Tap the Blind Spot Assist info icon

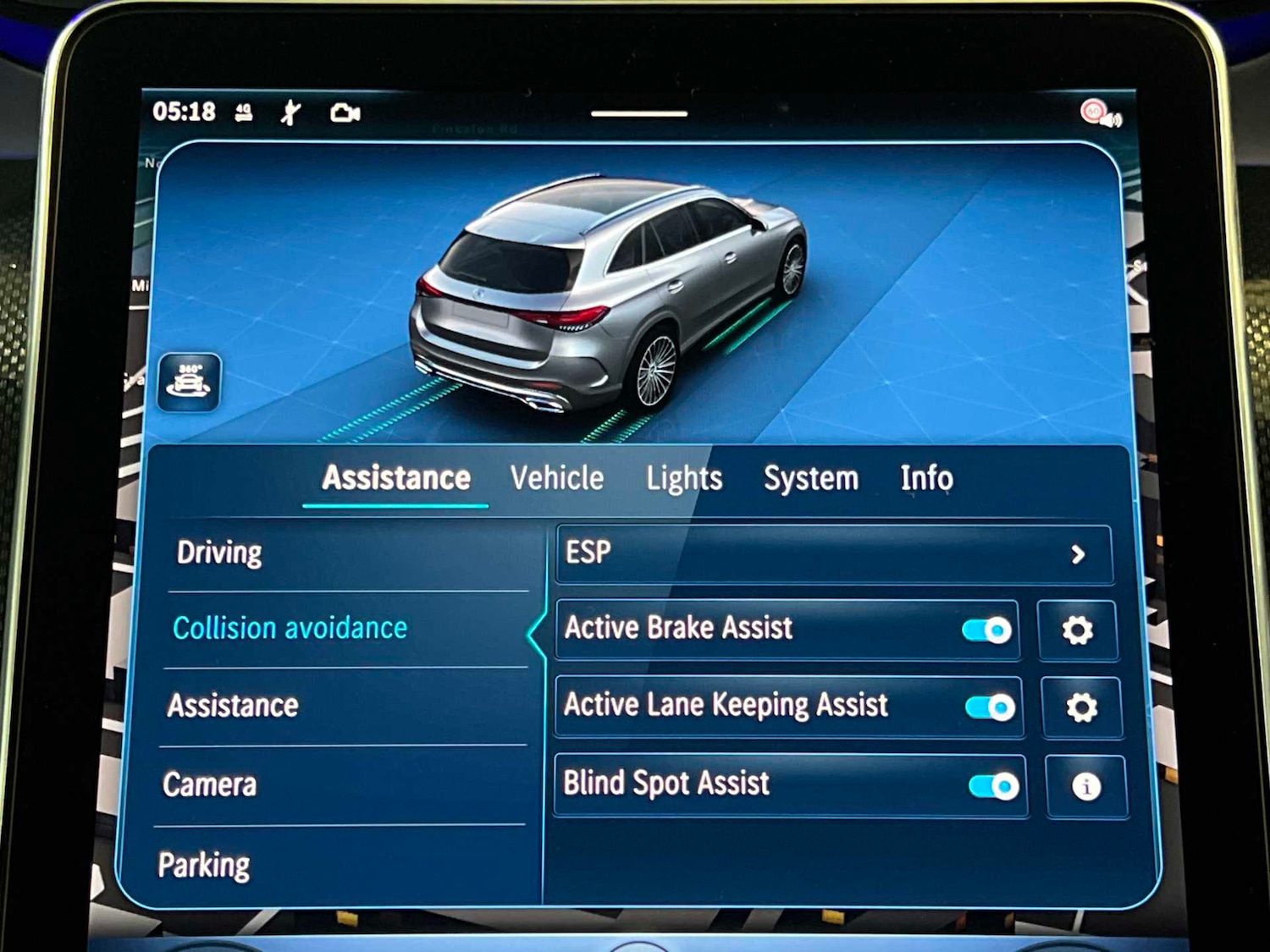click(1085, 784)
